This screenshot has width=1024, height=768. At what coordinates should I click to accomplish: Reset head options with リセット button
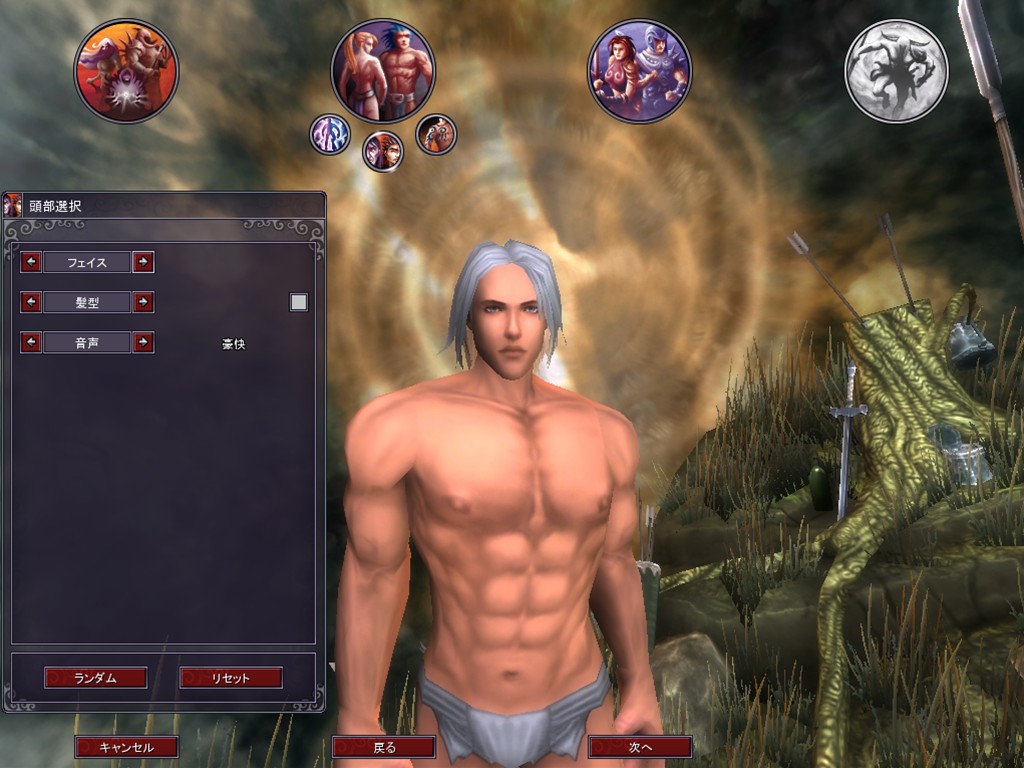coord(231,678)
